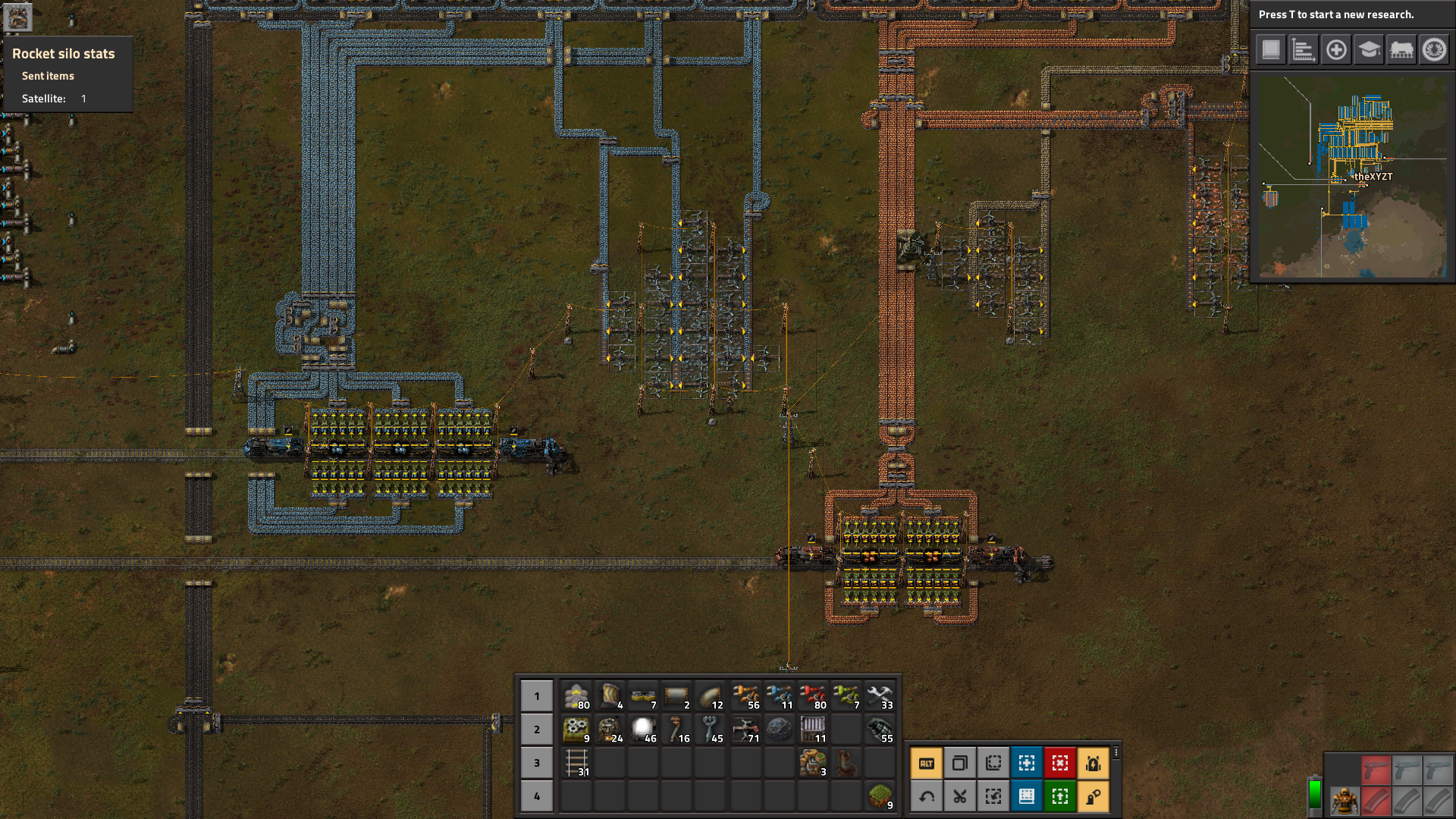Select the lamp hotbar slot
This screenshot has width=1456, height=819.
tap(643, 730)
